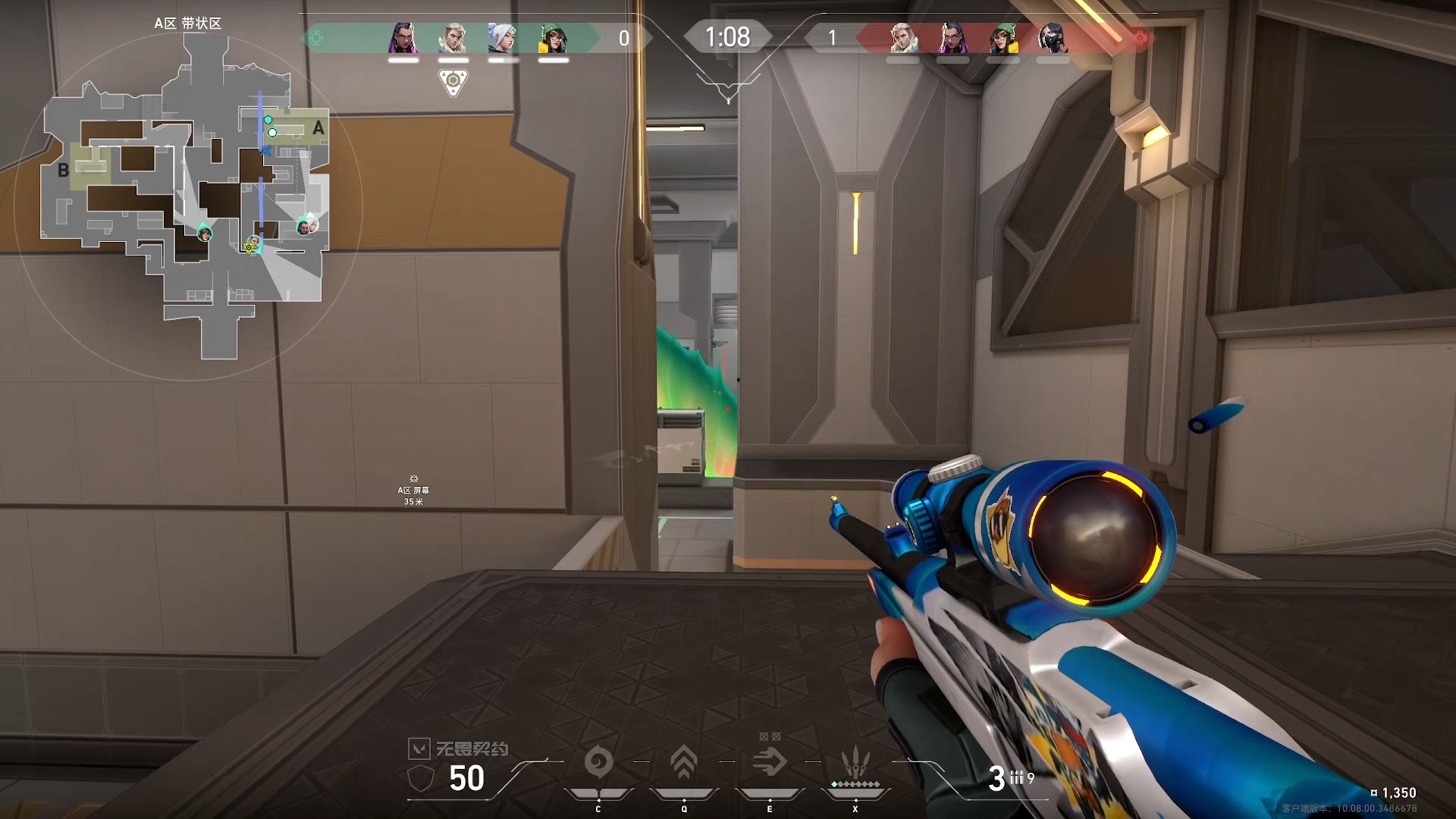This screenshot has height=819, width=1456.
Task: Click the armor shield icon beside health
Action: [421, 778]
